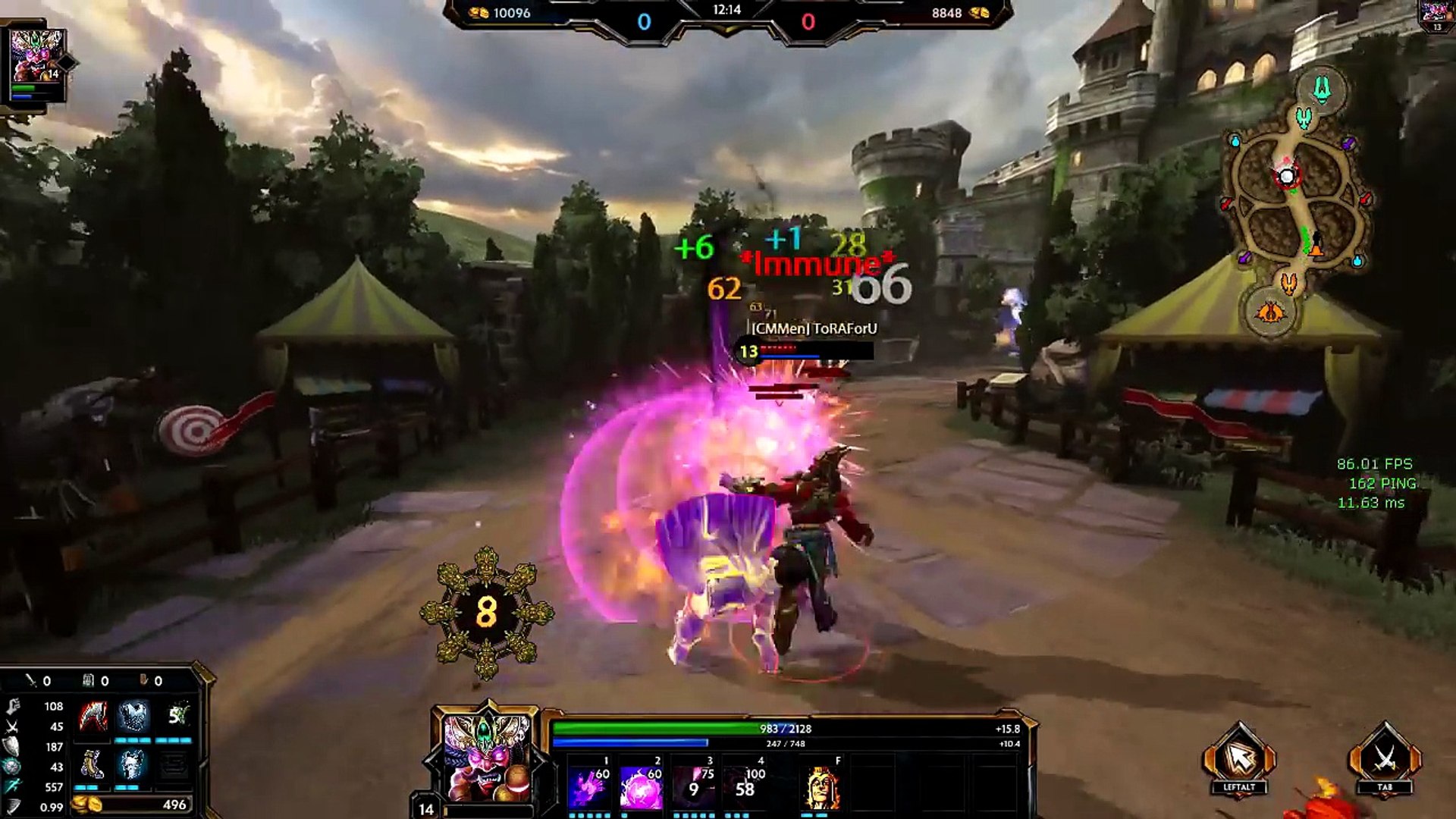The image size is (1456, 819).
Task: Click the enemy portrait in top-right corner
Action: coord(1437,14)
